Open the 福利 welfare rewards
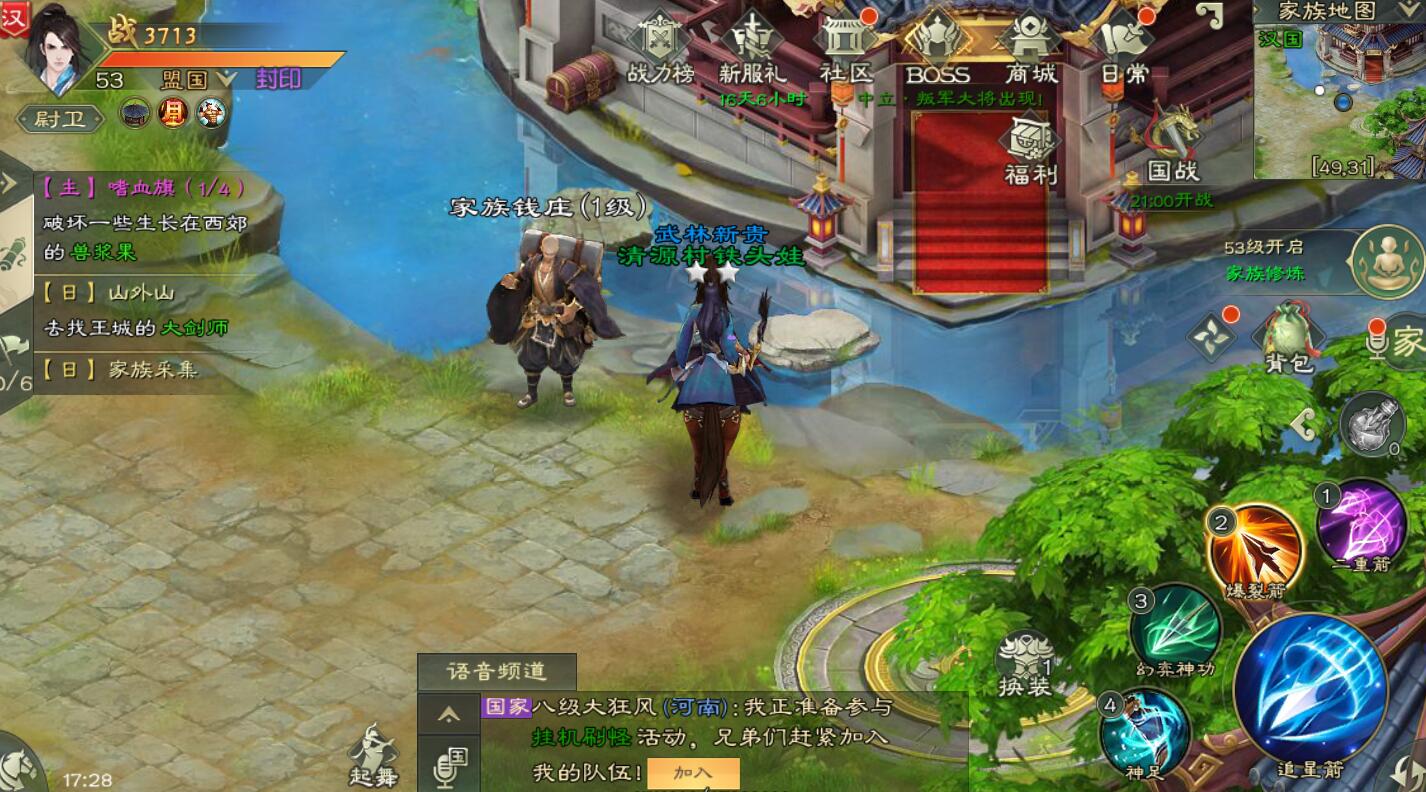Image resolution: width=1426 pixels, height=792 pixels. coord(1031,150)
